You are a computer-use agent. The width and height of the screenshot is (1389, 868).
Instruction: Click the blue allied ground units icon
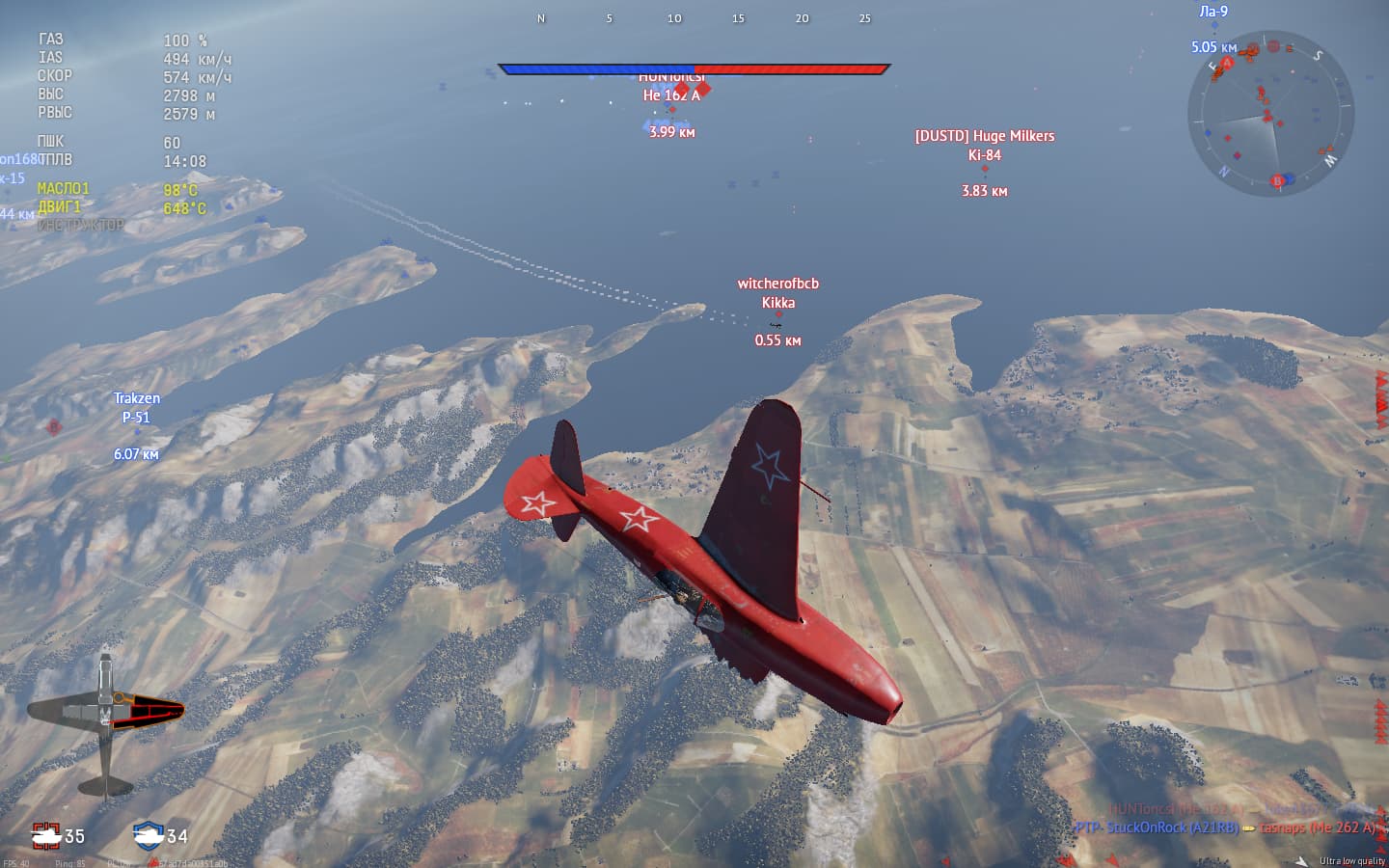(149, 834)
